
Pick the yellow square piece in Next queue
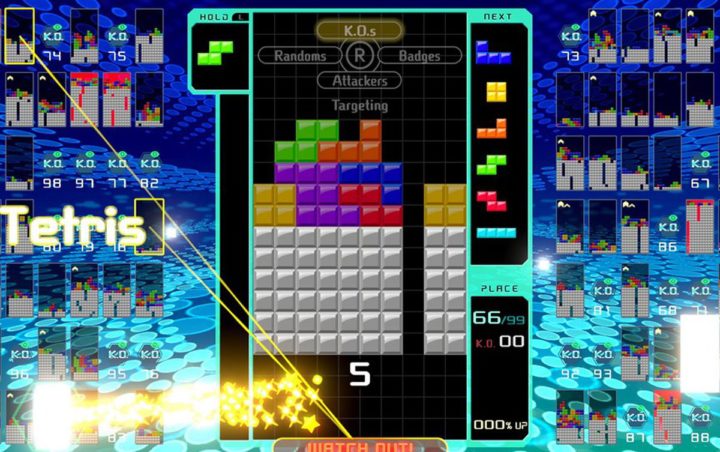(x=496, y=92)
